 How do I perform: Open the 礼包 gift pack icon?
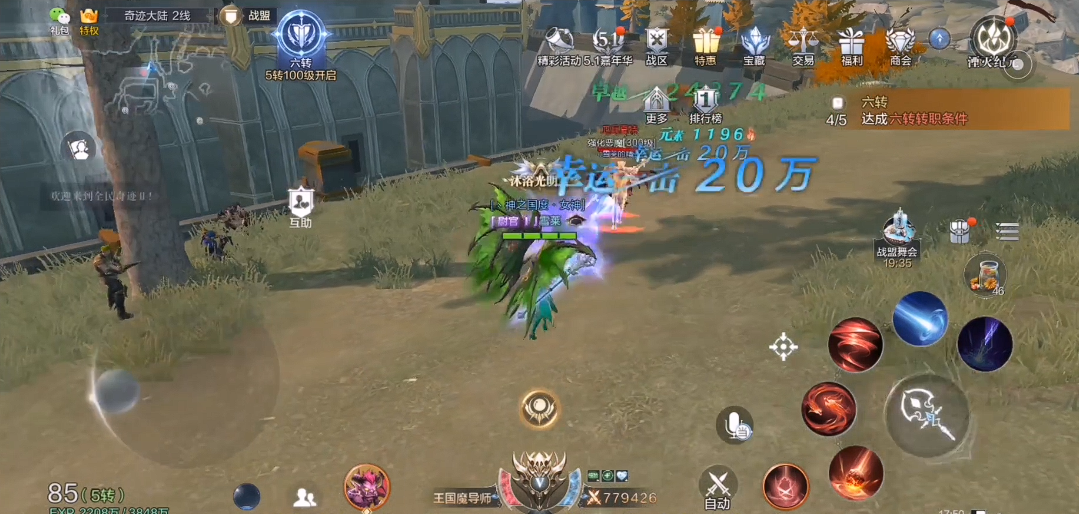pyautogui.click(x=60, y=19)
